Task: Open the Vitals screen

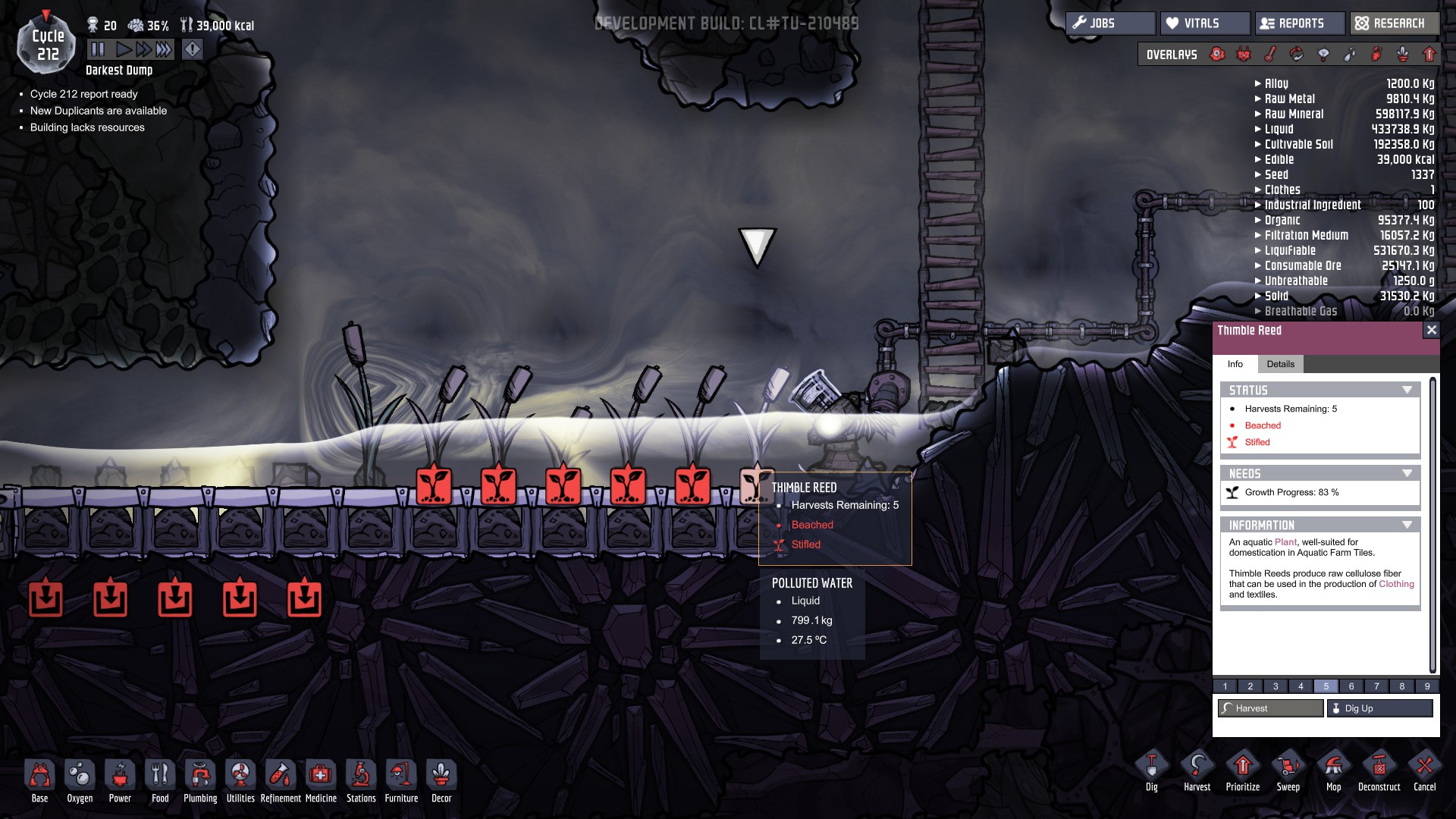Action: pyautogui.click(x=1204, y=23)
